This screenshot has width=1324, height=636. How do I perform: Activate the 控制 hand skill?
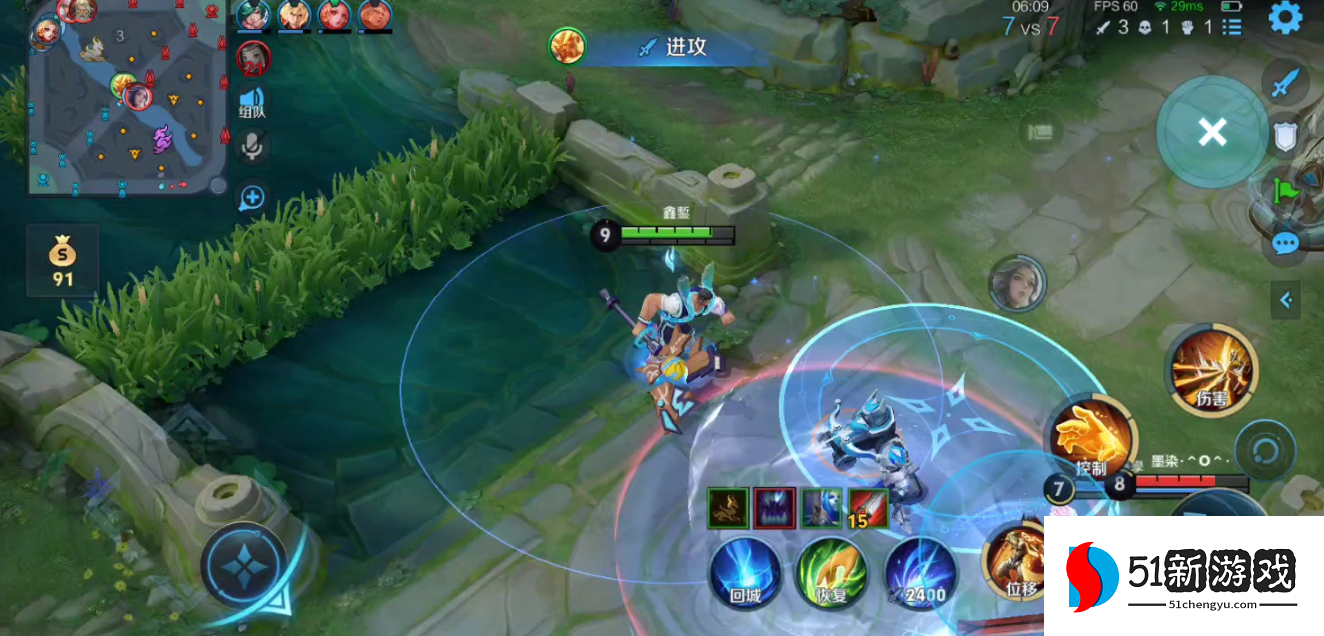tap(1090, 438)
